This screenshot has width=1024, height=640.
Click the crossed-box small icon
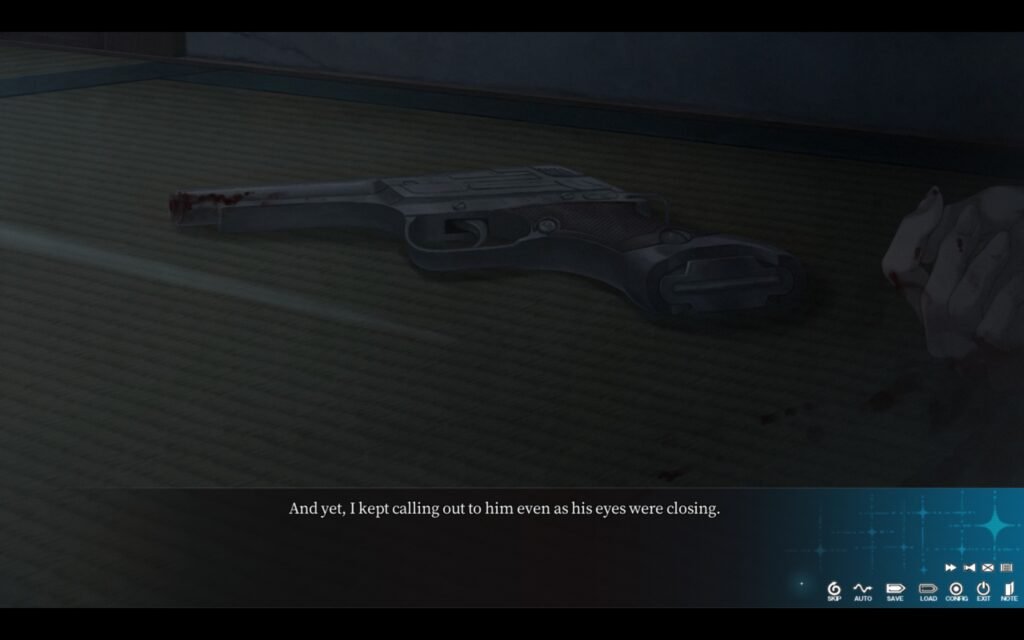coord(987,568)
